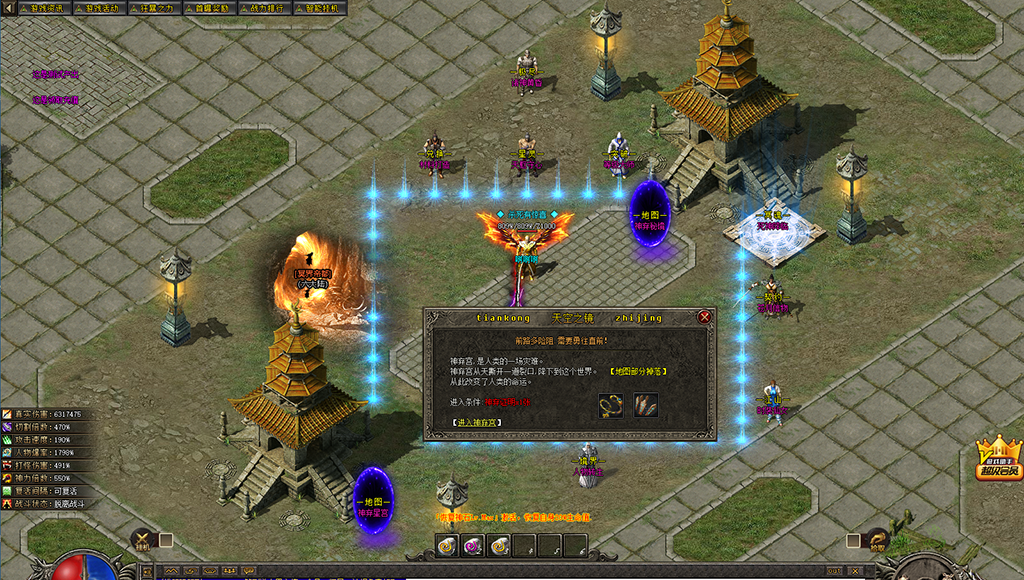Image resolution: width=1024 pixels, height=580 pixels.
Task: Click the 进入神弃宫 enter link
Action: pos(476,423)
